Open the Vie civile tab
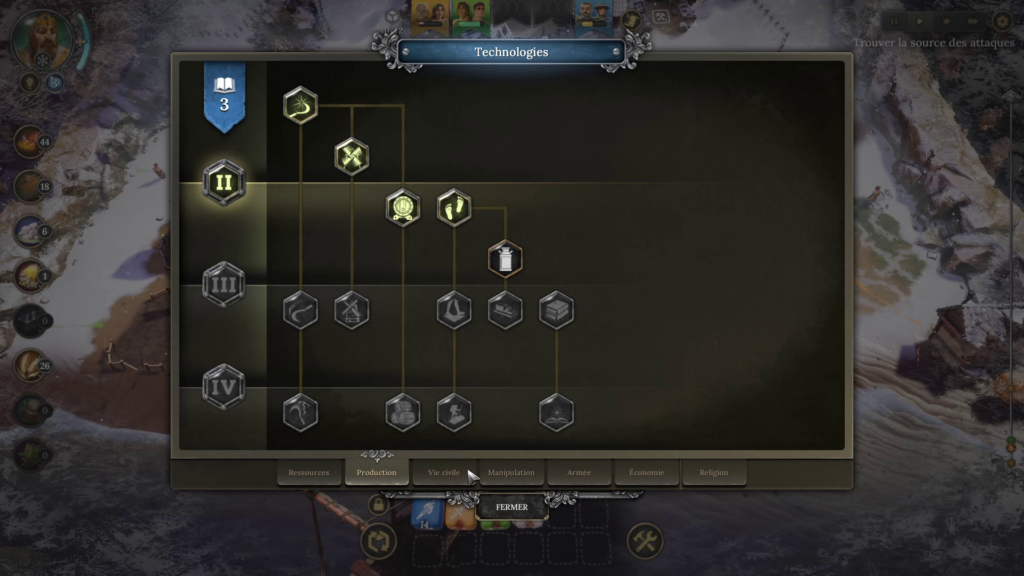 pos(444,472)
